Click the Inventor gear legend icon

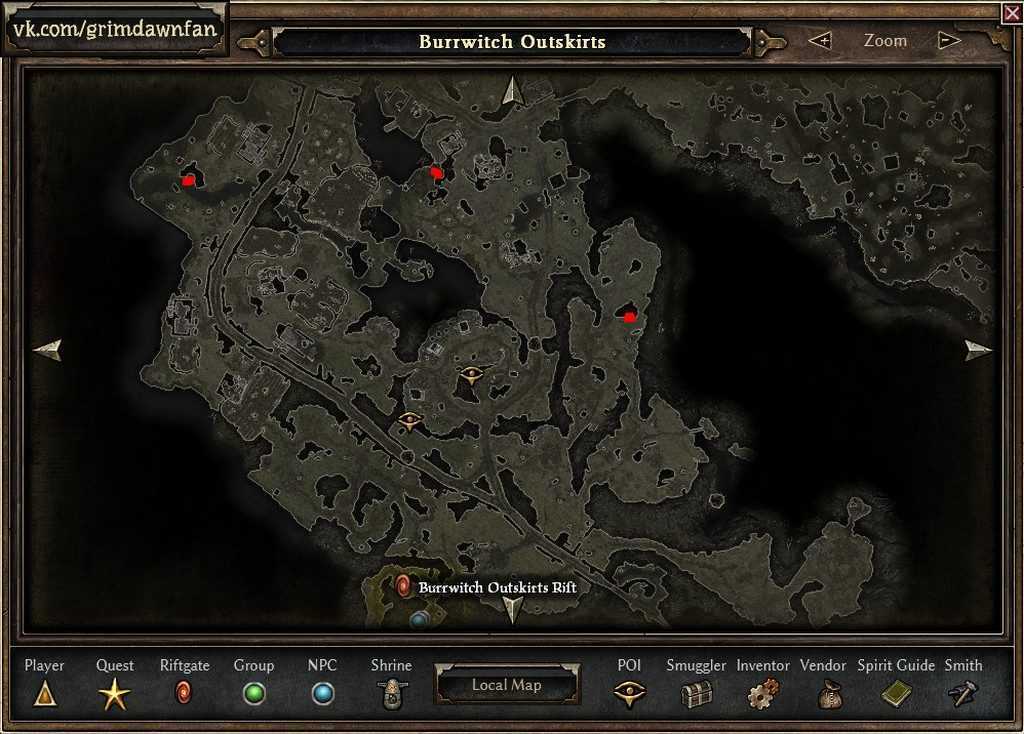coord(763,693)
